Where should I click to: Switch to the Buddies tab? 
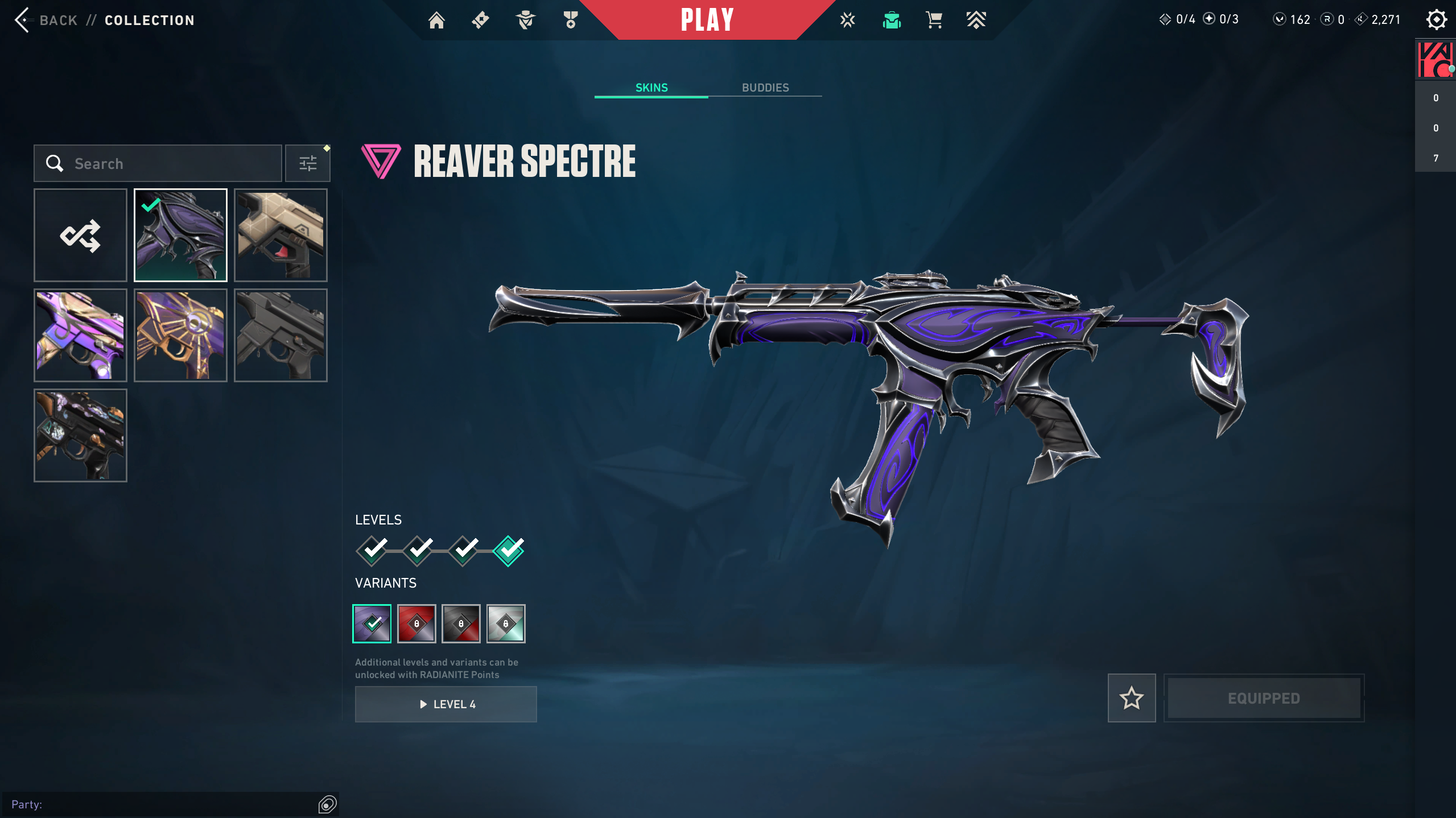pyautogui.click(x=765, y=88)
